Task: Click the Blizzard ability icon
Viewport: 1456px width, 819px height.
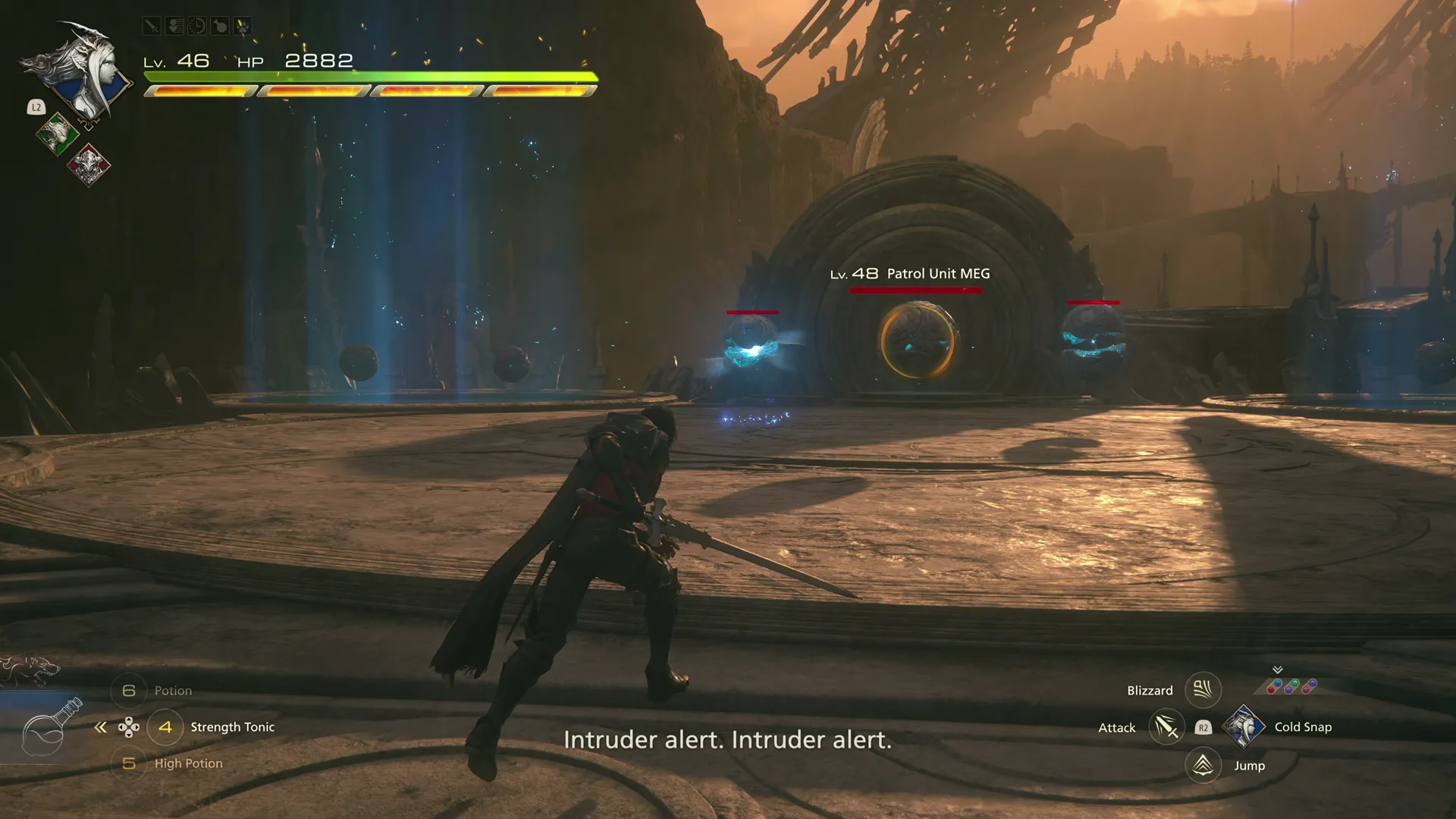Action: (x=1203, y=689)
